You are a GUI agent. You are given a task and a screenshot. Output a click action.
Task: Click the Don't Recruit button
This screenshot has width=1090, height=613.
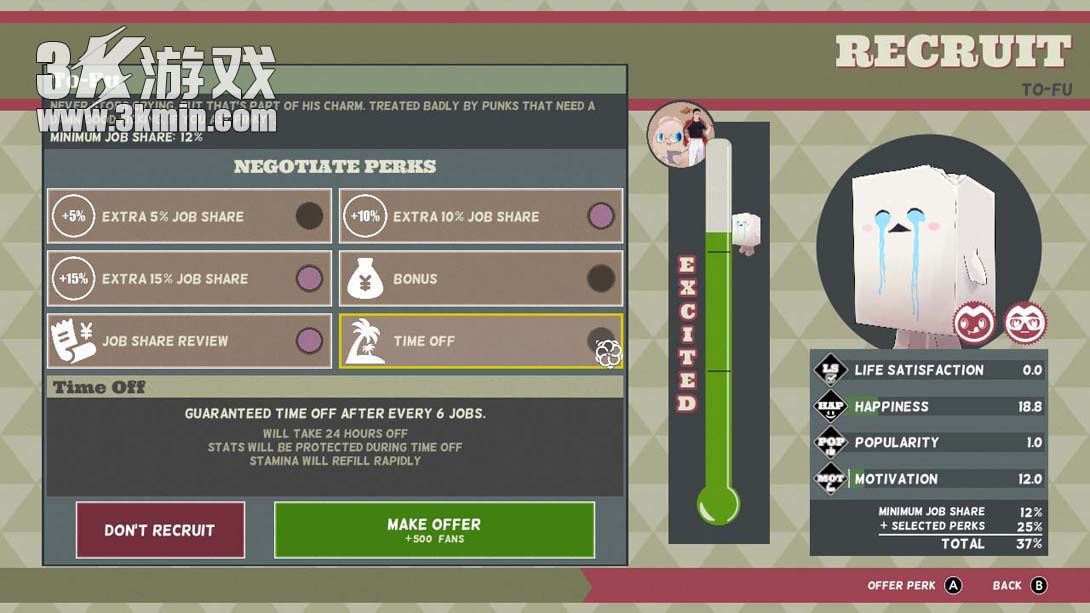coord(160,530)
